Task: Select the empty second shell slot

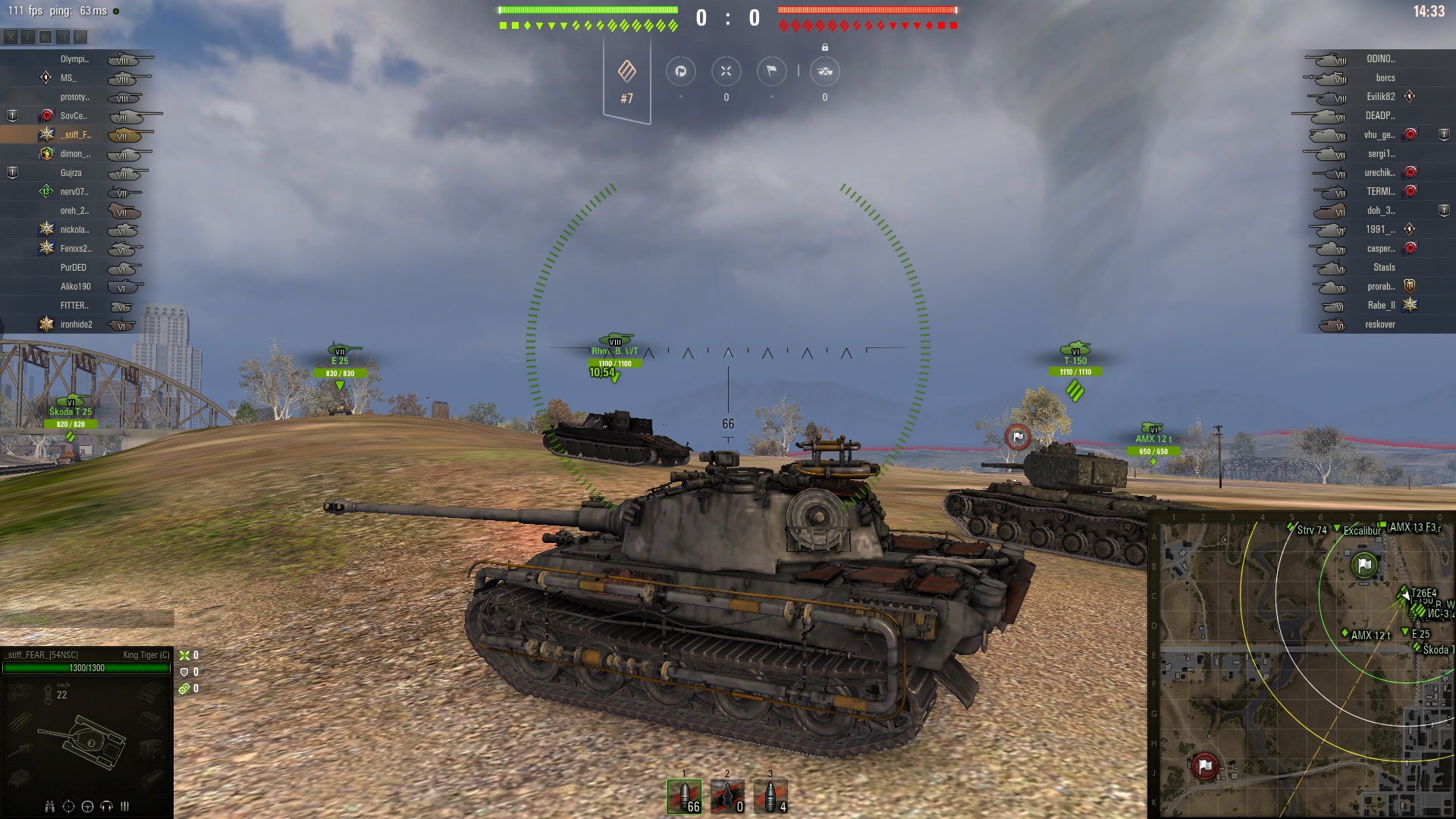Action: pos(727,796)
